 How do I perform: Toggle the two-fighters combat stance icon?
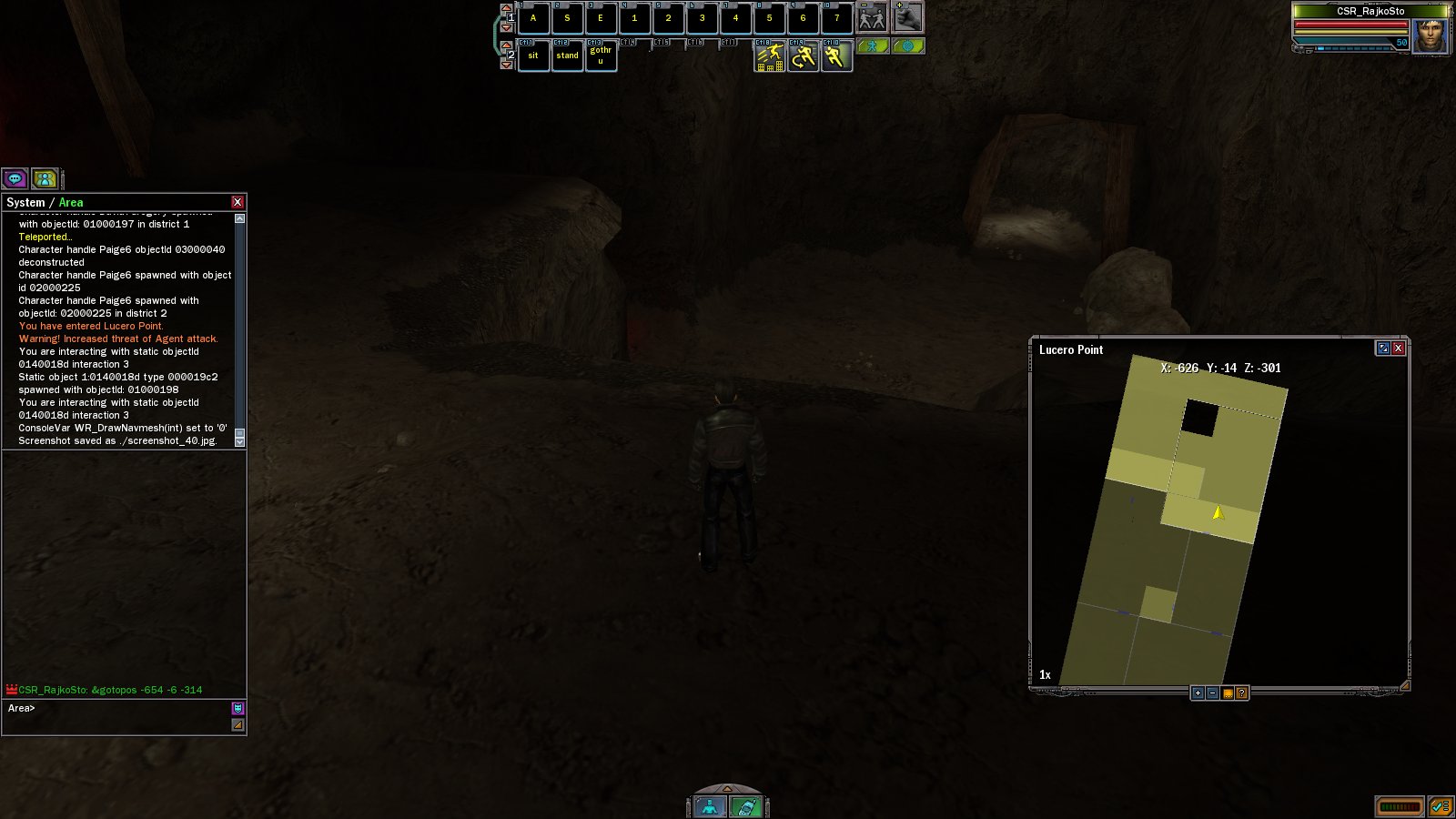point(872,17)
